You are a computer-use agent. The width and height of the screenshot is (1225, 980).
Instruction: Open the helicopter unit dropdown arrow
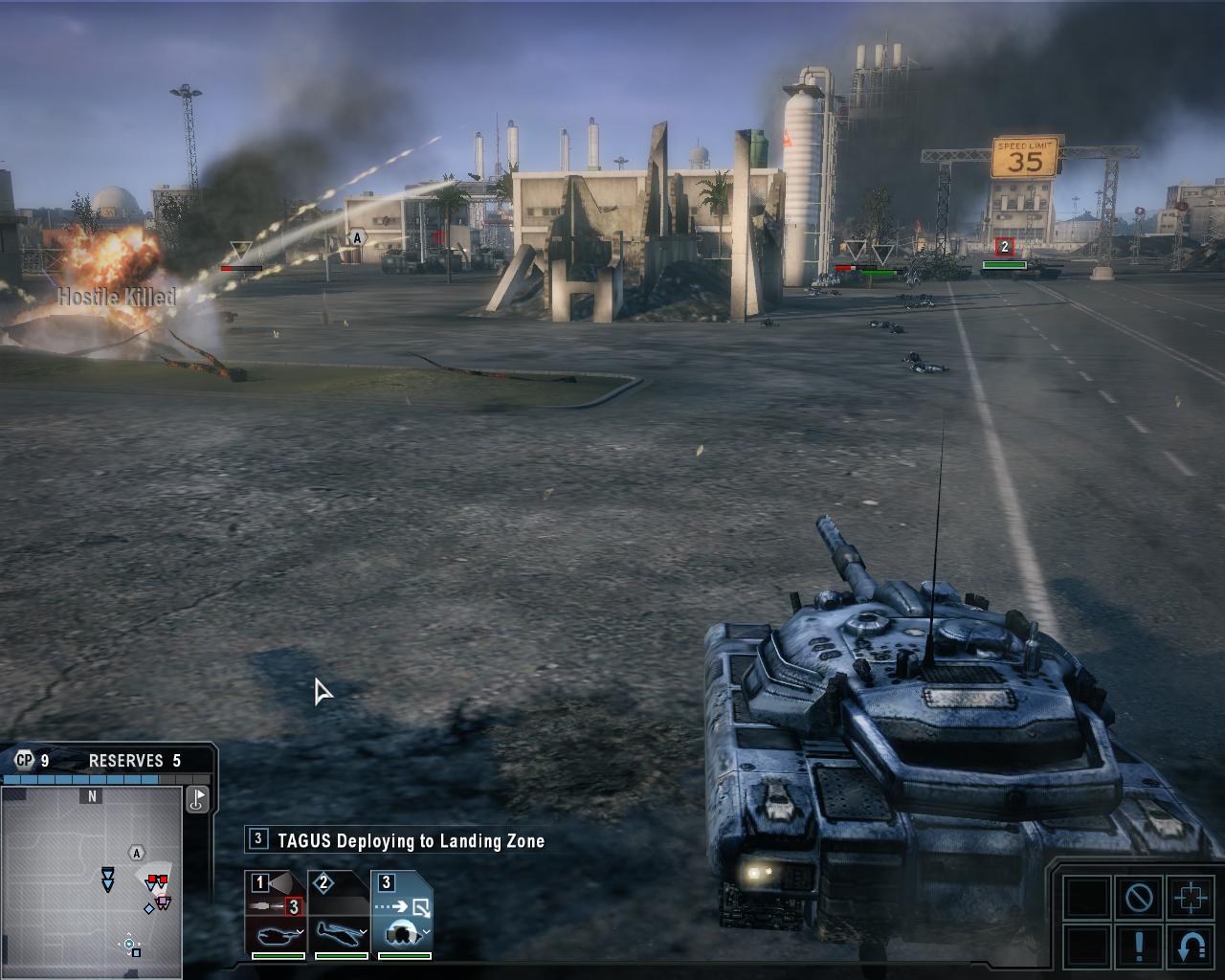click(x=364, y=932)
